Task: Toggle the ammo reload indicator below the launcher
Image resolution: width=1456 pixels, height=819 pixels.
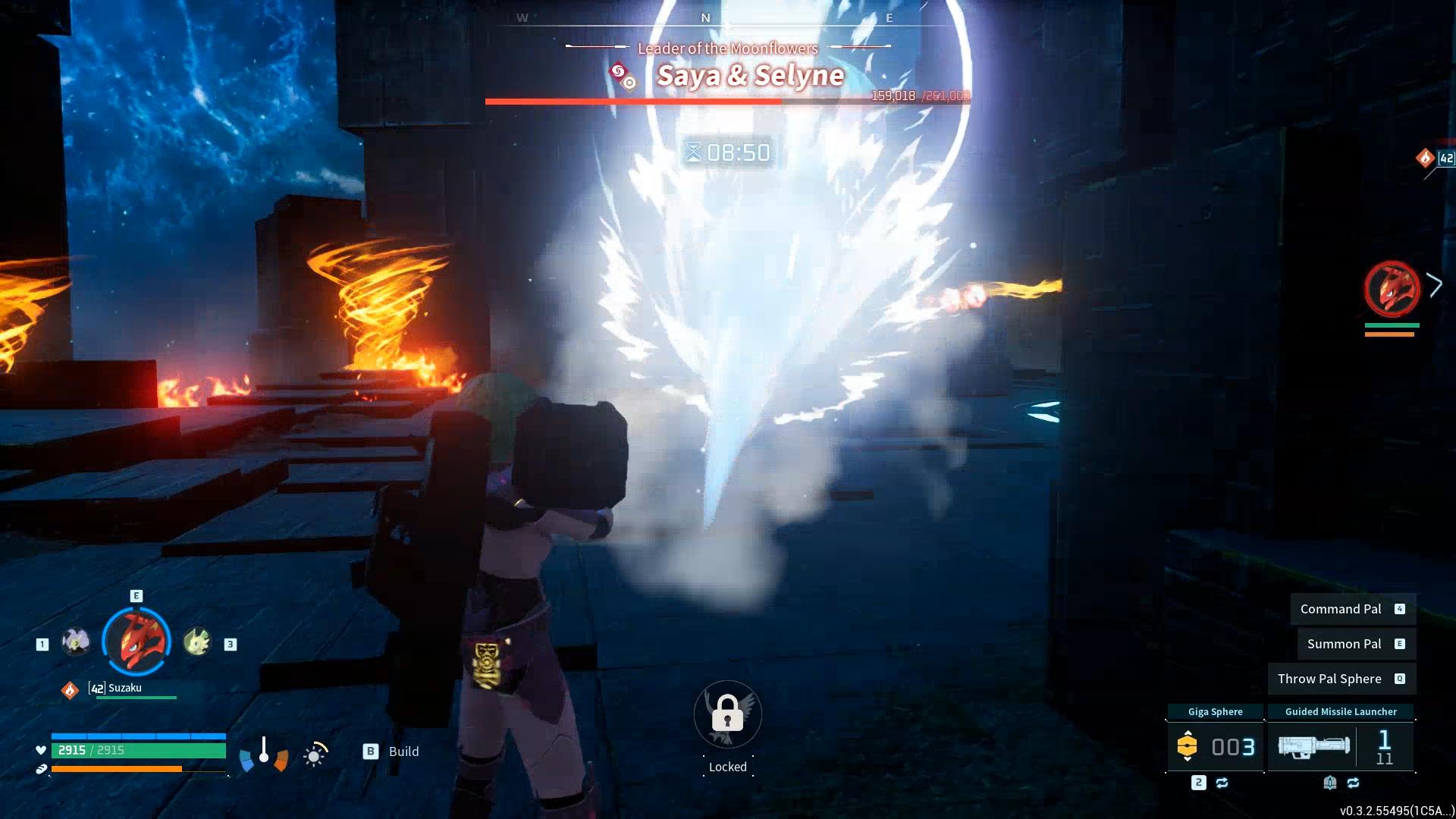Action: click(x=1330, y=783)
